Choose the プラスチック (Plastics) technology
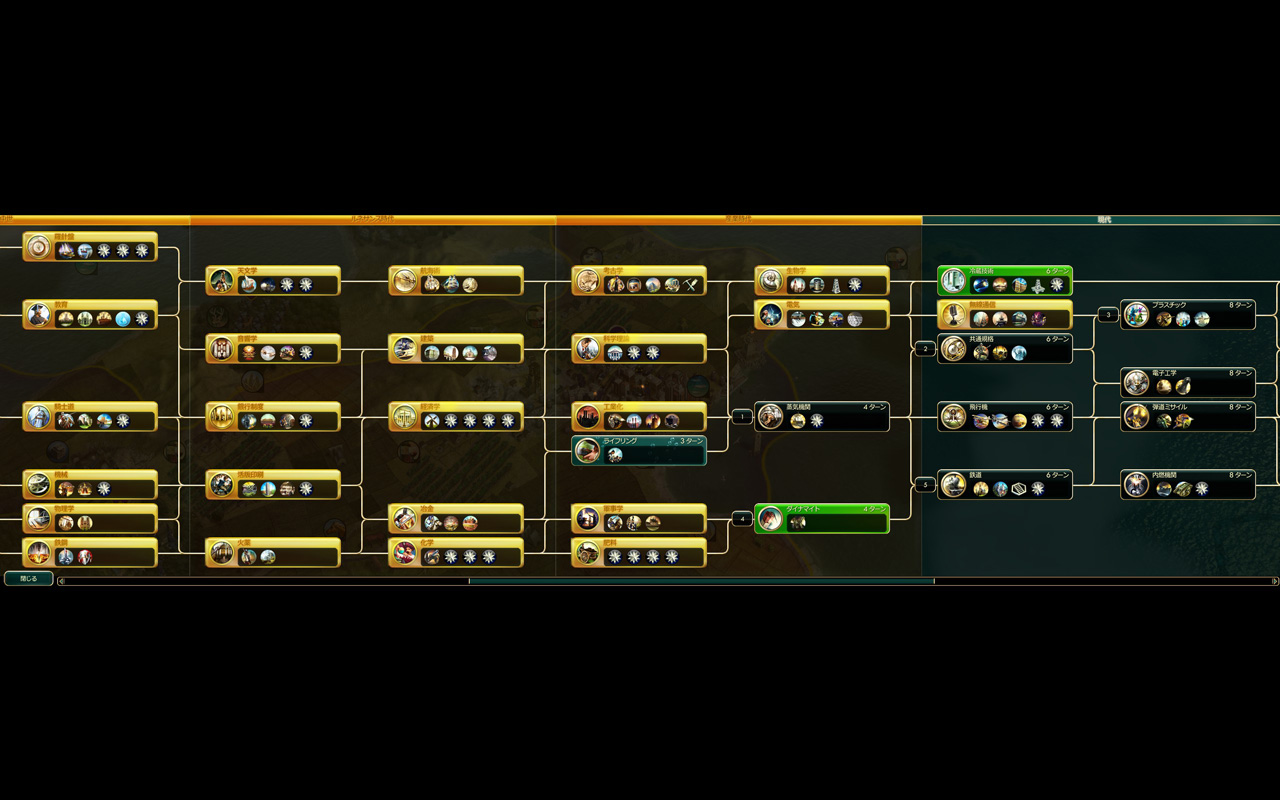The height and width of the screenshot is (800, 1280). (1188, 315)
